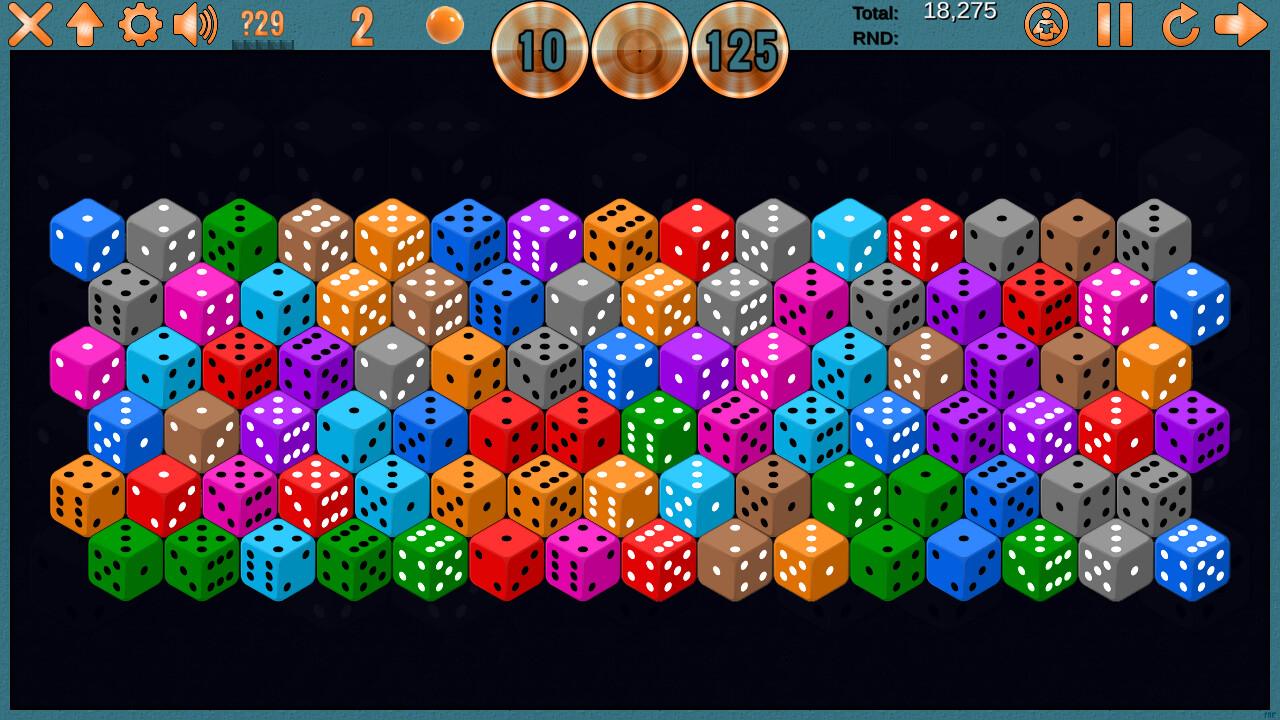This screenshot has width=1280, height=720.
Task: Toggle sound with the speaker icon
Action: click(195, 25)
